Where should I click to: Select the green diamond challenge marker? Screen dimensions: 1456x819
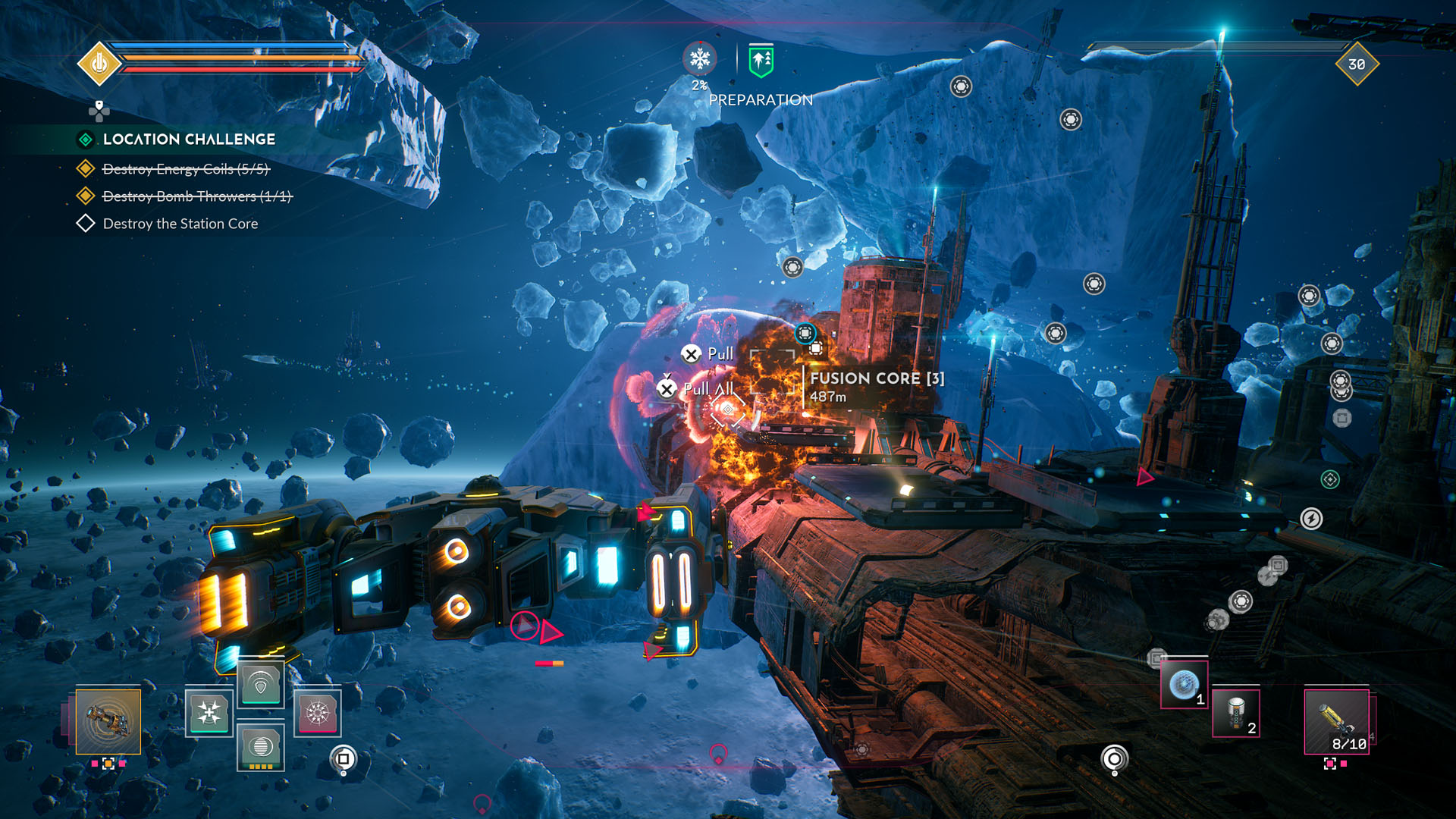(x=1330, y=479)
